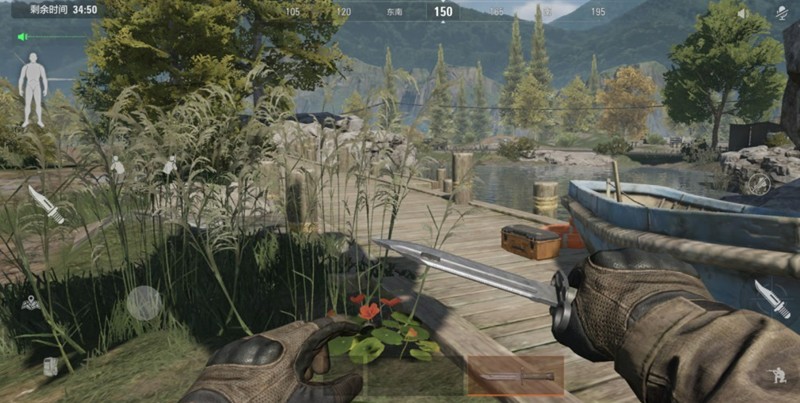Tap the green voice volume indicator
Image resolution: width=800 pixels, height=403 pixels.
22,37
